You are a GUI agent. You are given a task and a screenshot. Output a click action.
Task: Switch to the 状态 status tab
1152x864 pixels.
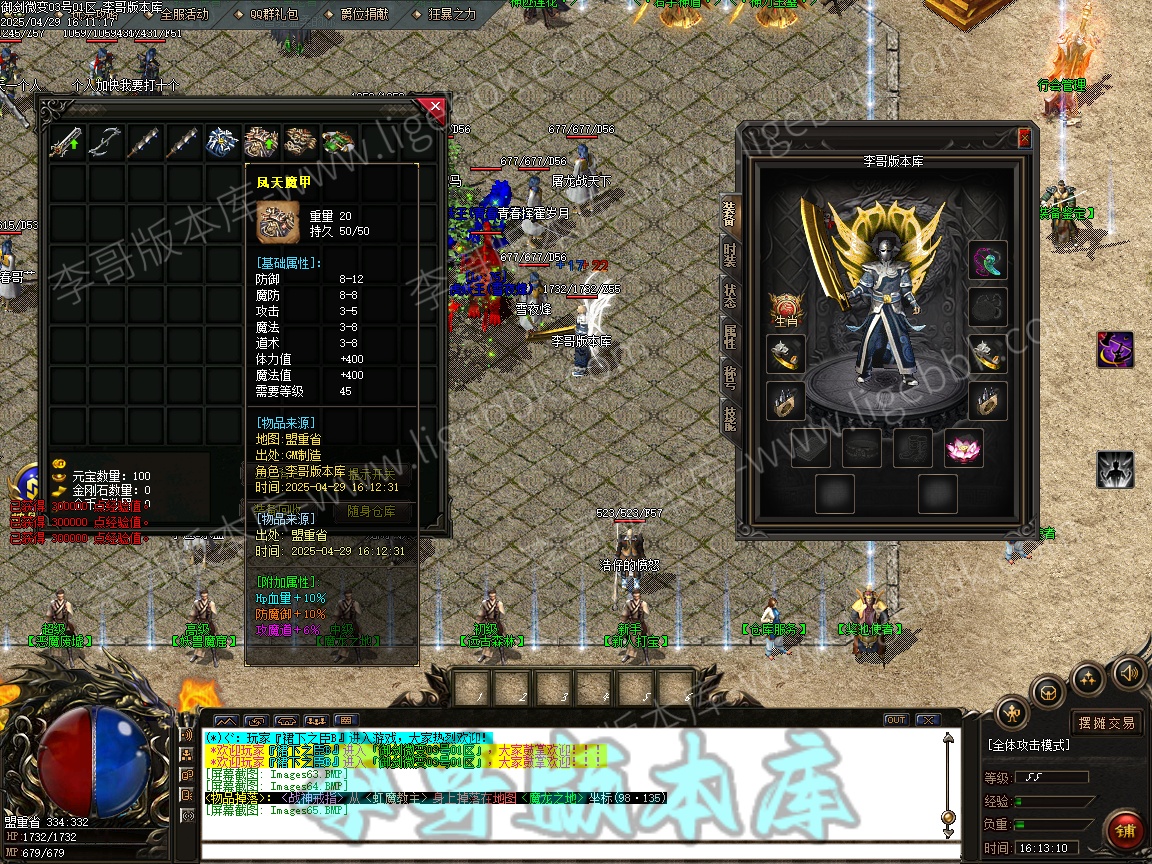730,296
